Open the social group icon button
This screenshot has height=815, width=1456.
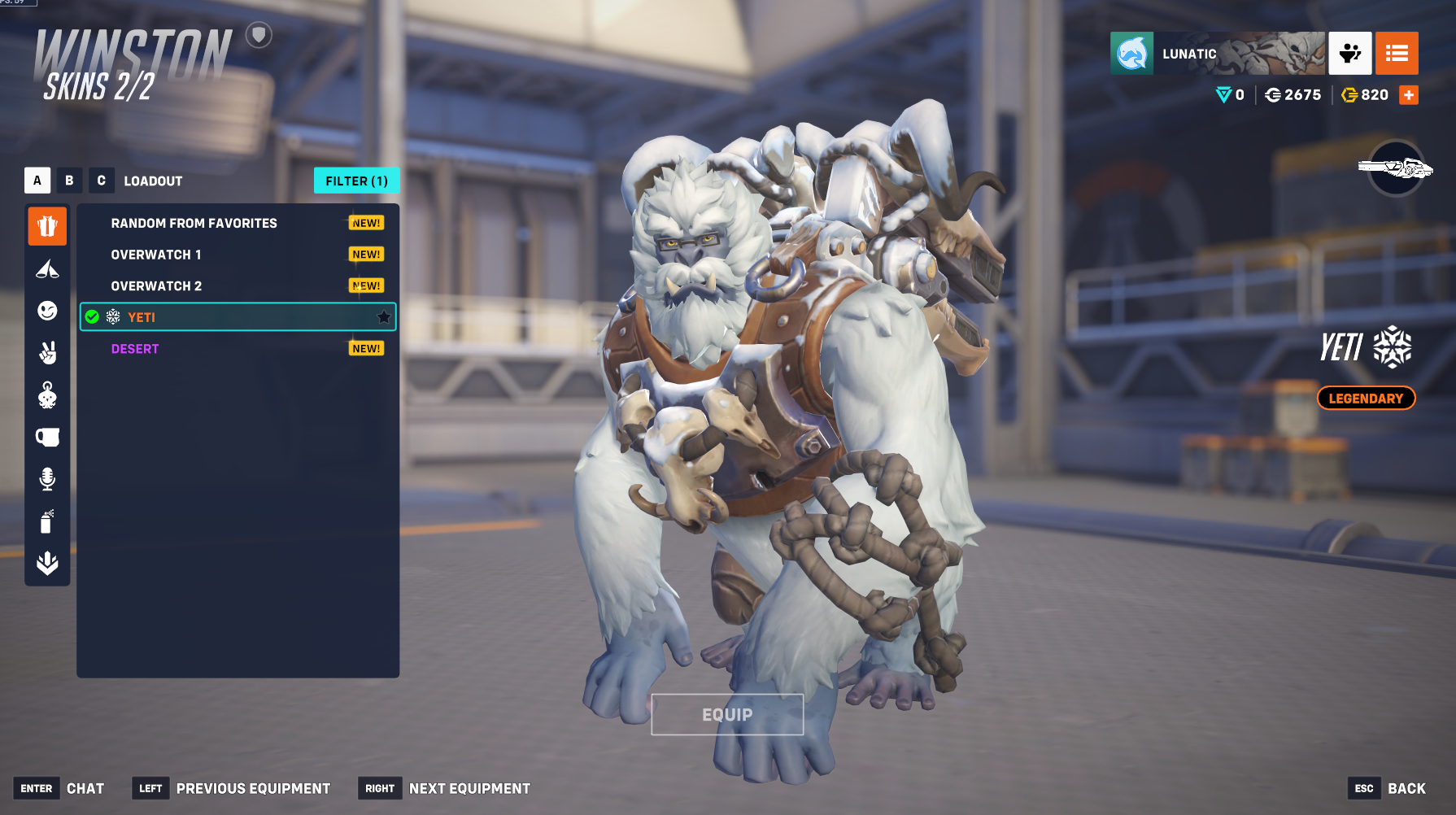1350,54
